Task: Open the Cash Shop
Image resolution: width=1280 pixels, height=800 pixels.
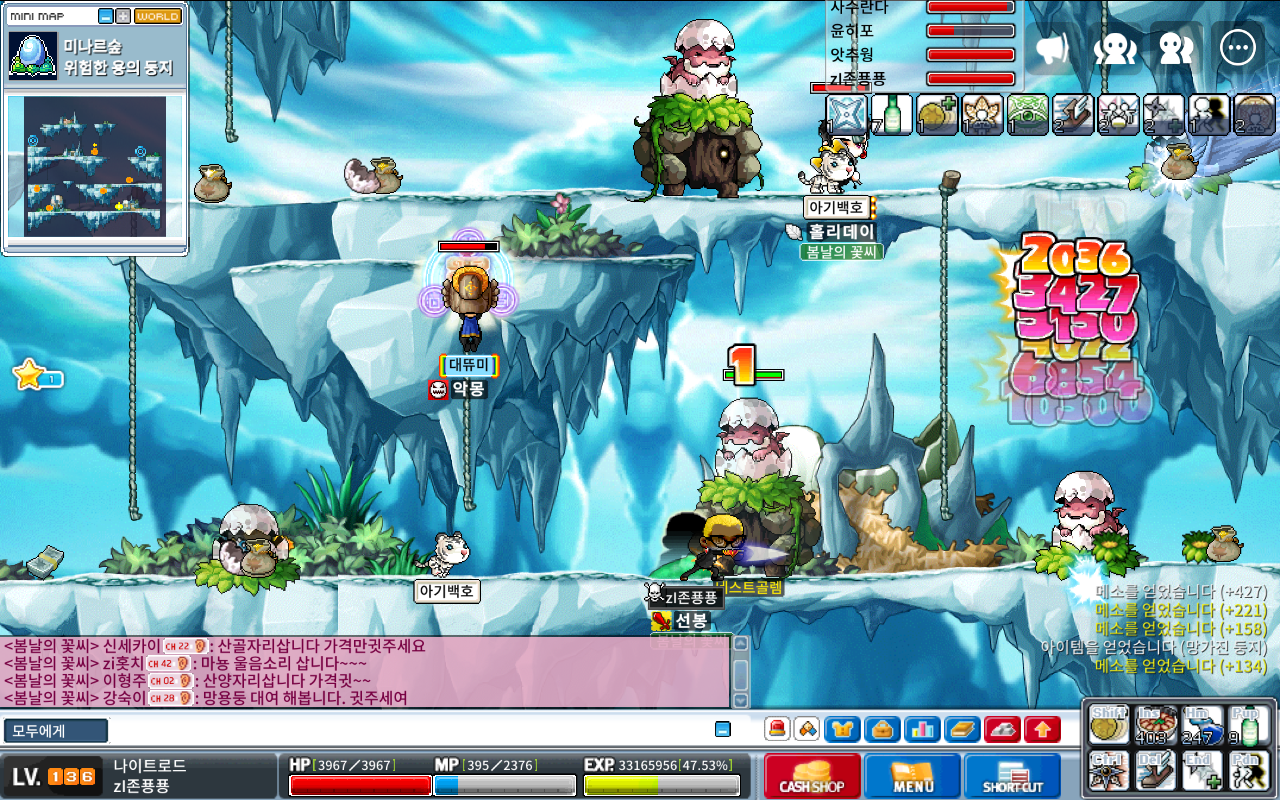Action: tap(811, 776)
